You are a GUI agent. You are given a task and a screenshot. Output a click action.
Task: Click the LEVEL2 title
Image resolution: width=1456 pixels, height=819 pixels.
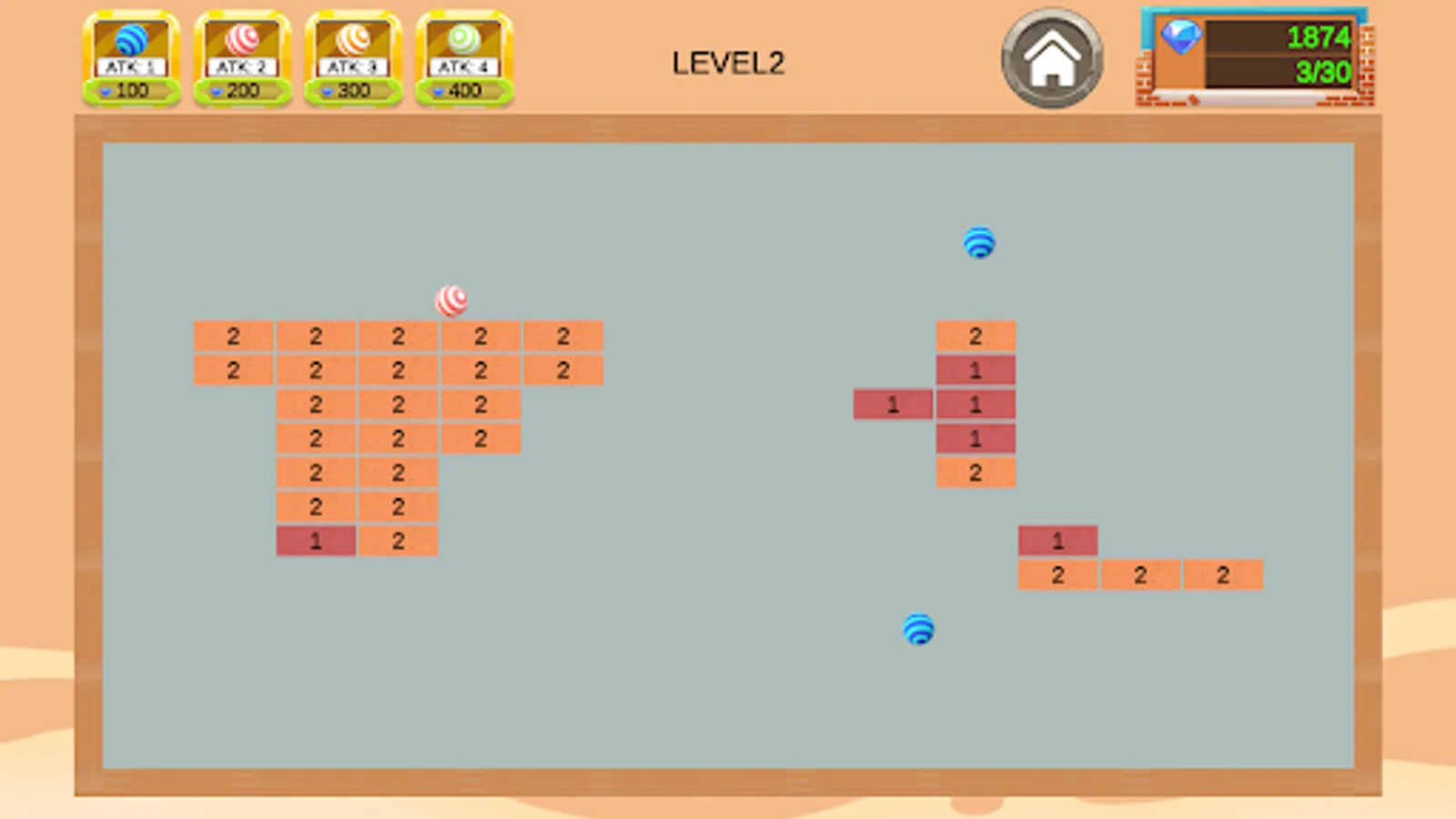[728, 62]
